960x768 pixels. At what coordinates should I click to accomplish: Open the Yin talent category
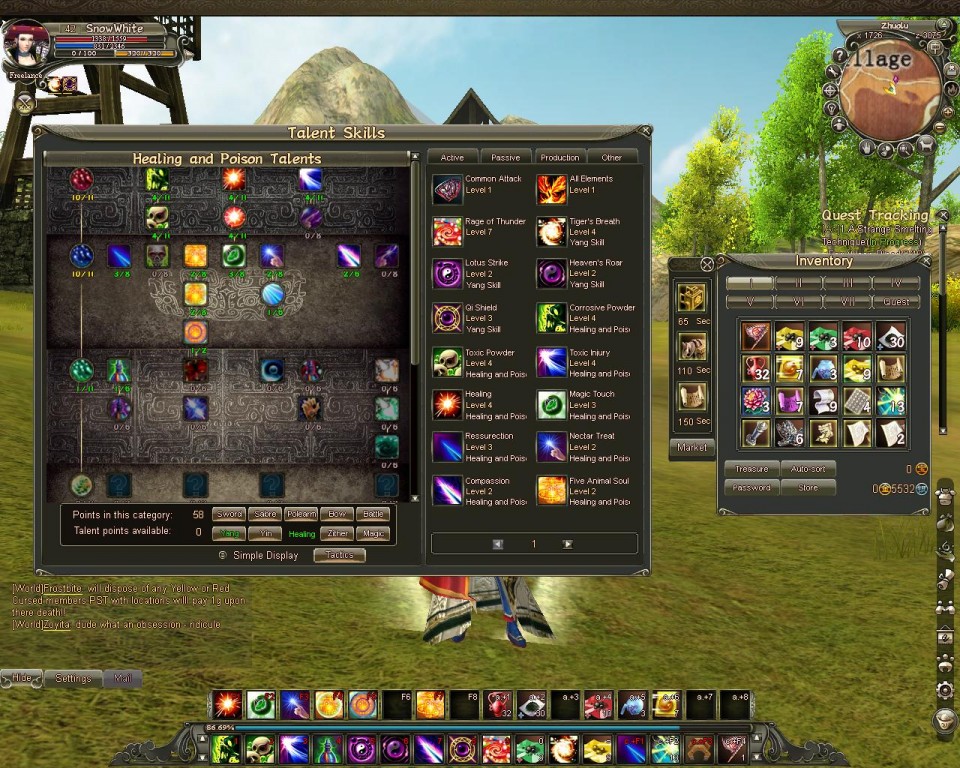pos(266,533)
